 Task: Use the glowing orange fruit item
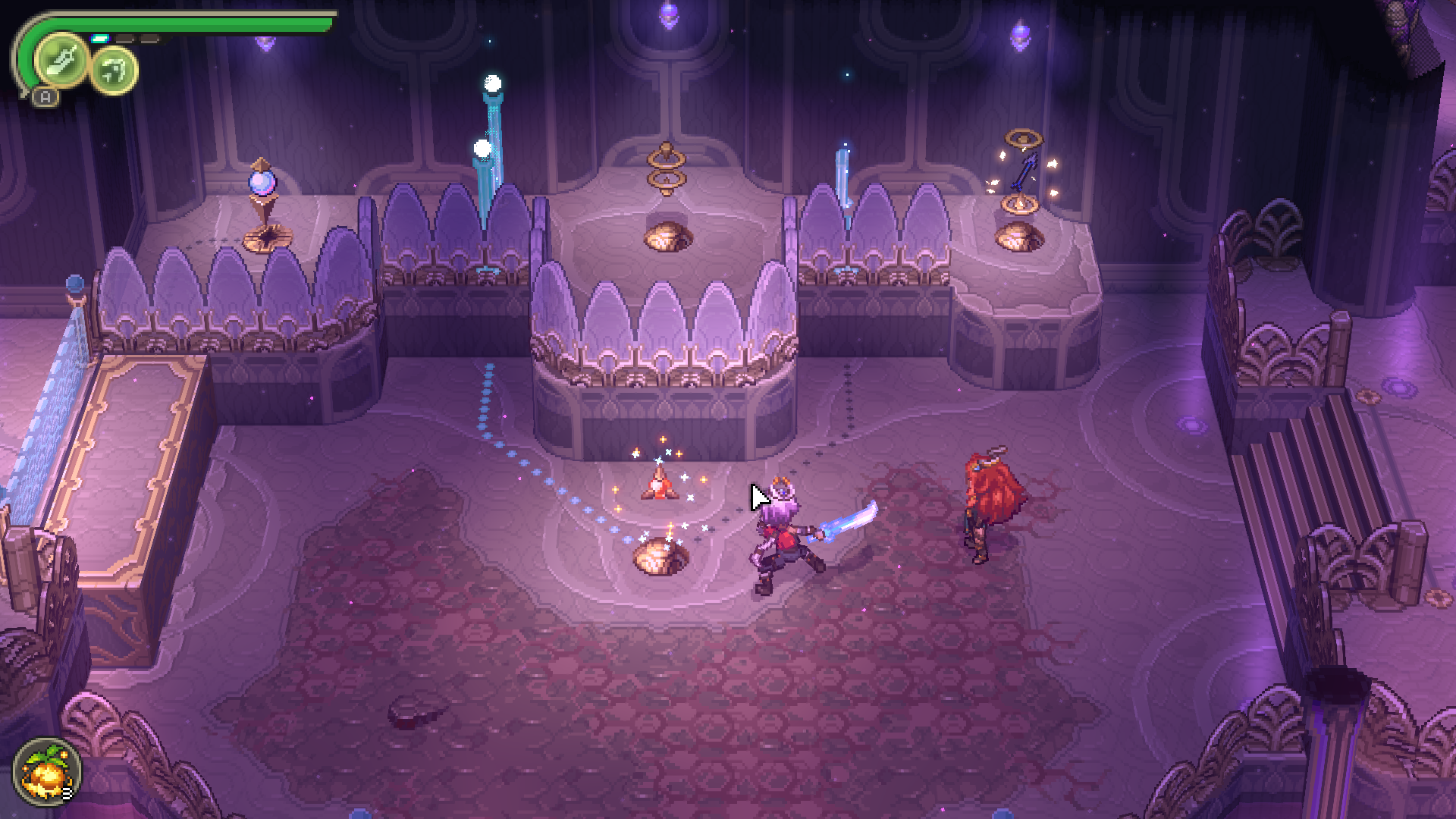(x=46, y=773)
